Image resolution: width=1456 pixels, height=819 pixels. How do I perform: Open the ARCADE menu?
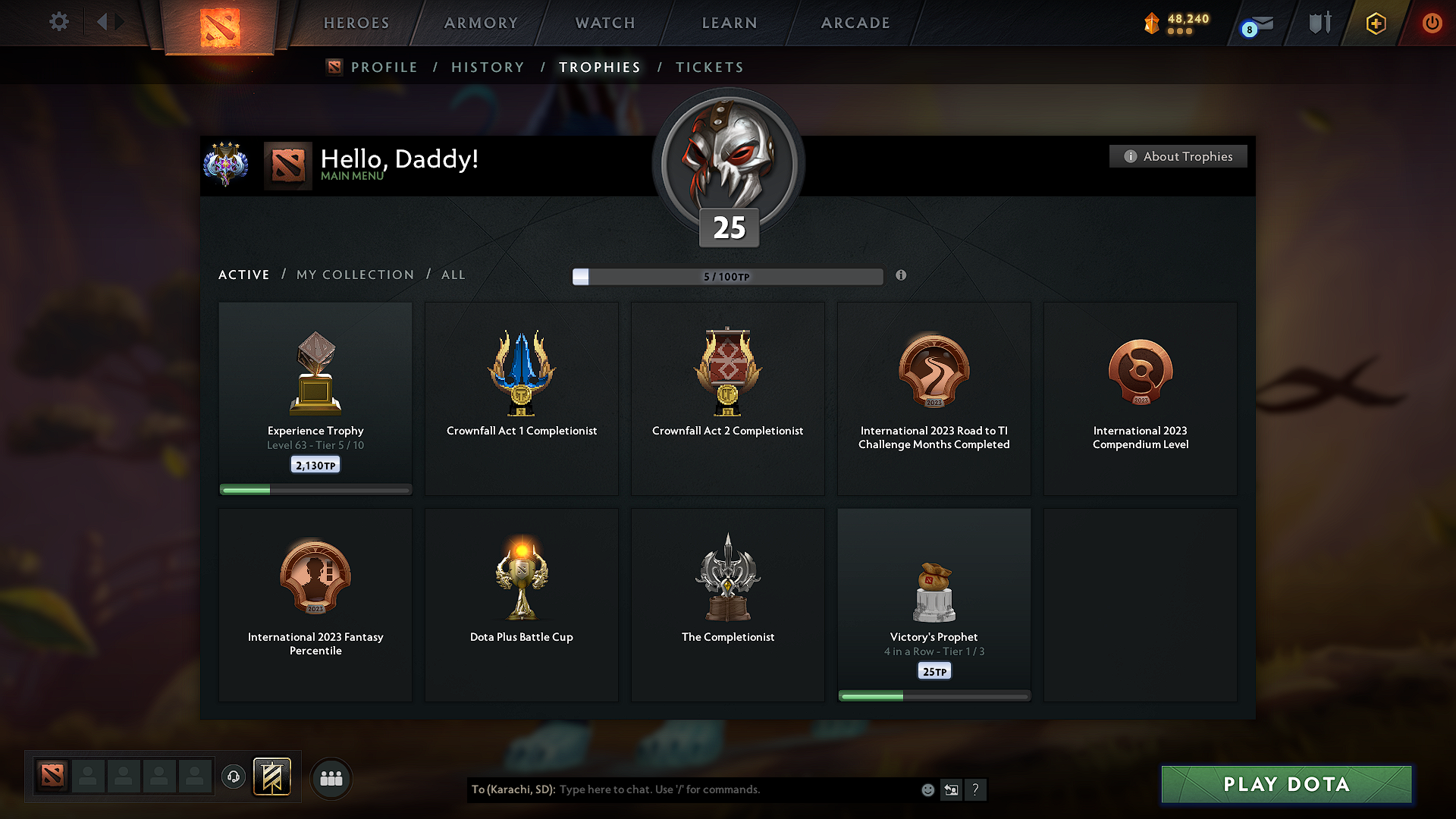[x=855, y=23]
